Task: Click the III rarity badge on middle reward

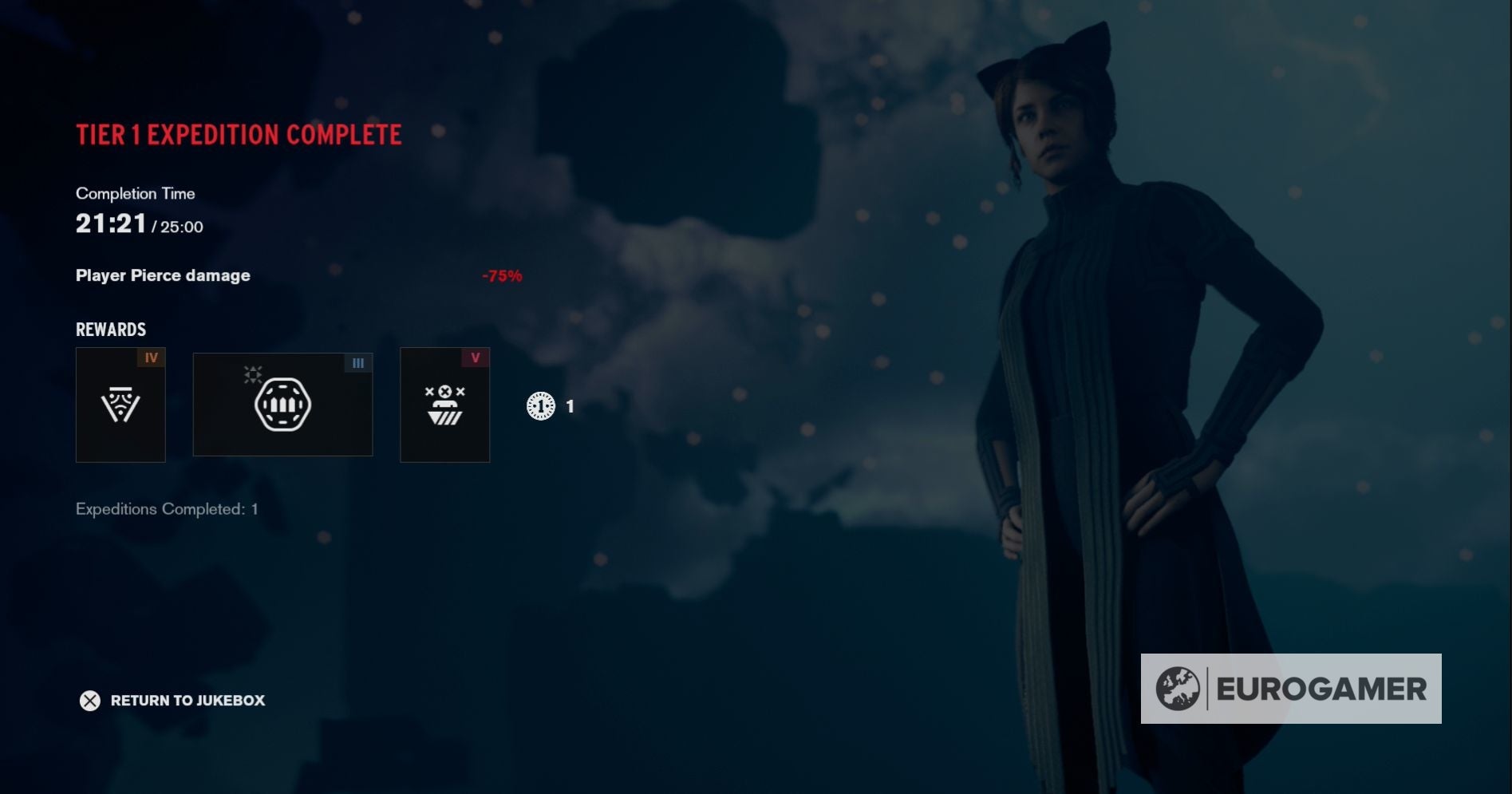Action: pos(357,362)
